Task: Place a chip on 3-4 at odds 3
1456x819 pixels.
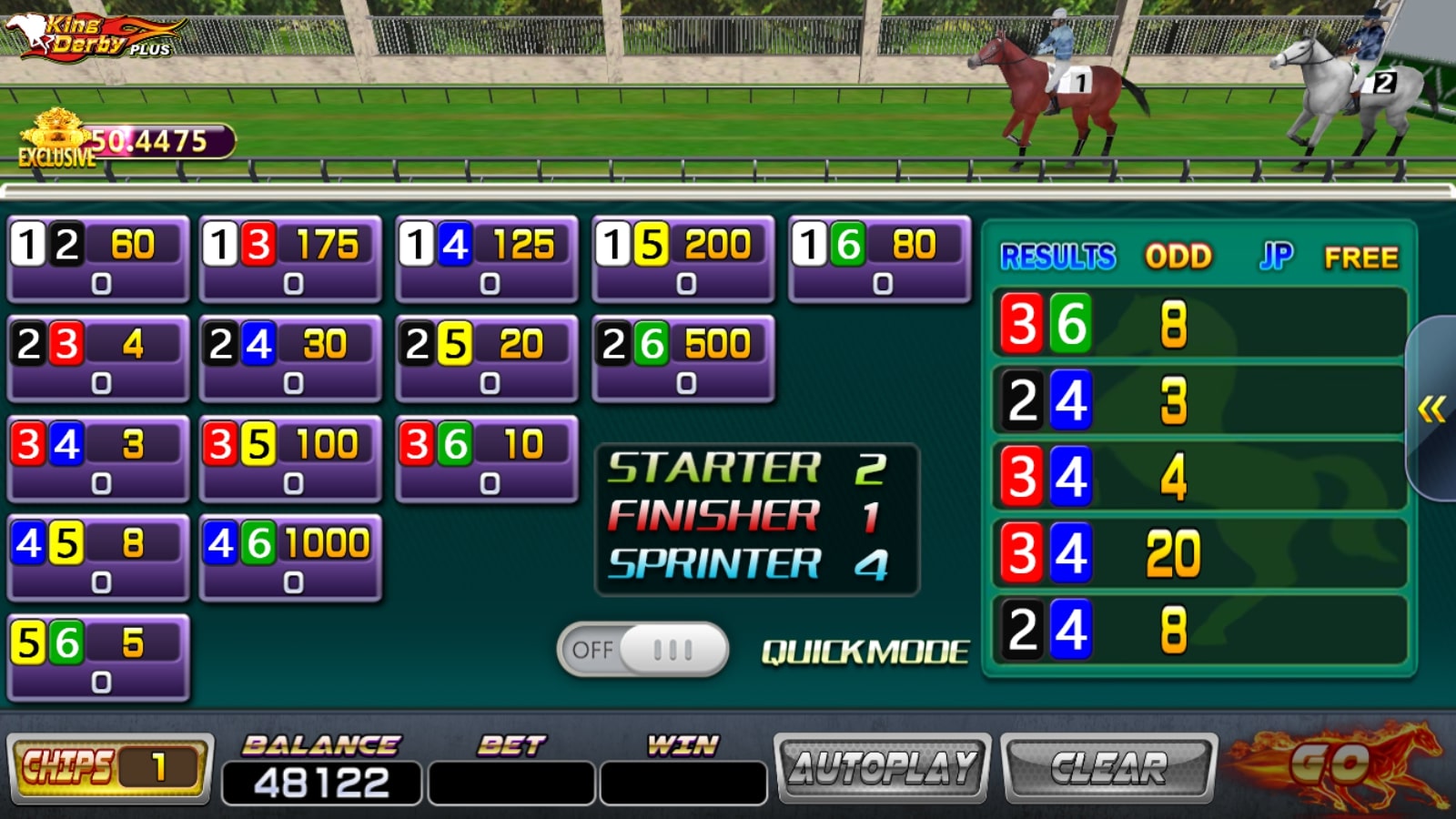Action: click(98, 459)
